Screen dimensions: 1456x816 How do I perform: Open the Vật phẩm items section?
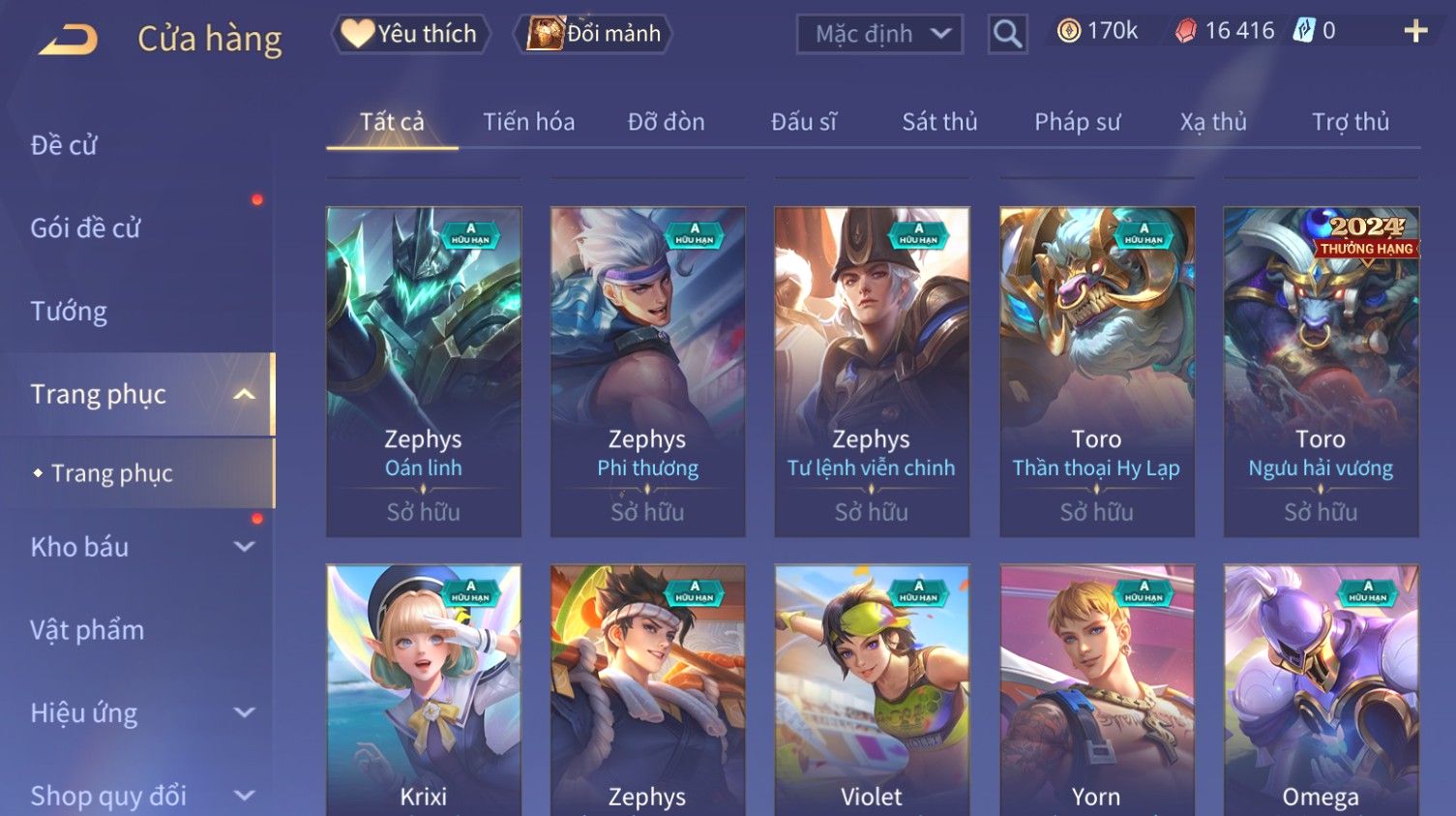coord(87,630)
